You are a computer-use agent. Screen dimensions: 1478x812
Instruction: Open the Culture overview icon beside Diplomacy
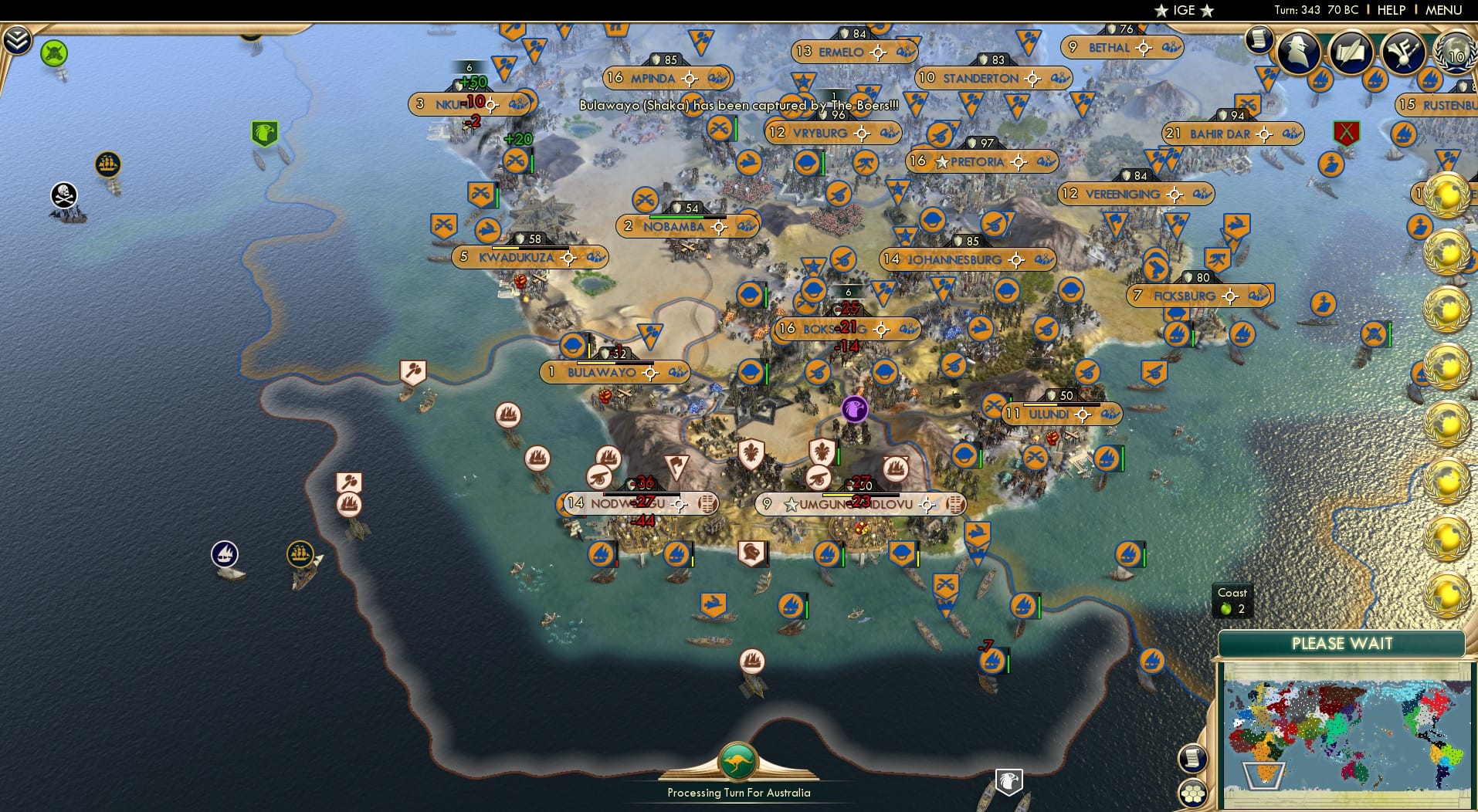(1402, 54)
